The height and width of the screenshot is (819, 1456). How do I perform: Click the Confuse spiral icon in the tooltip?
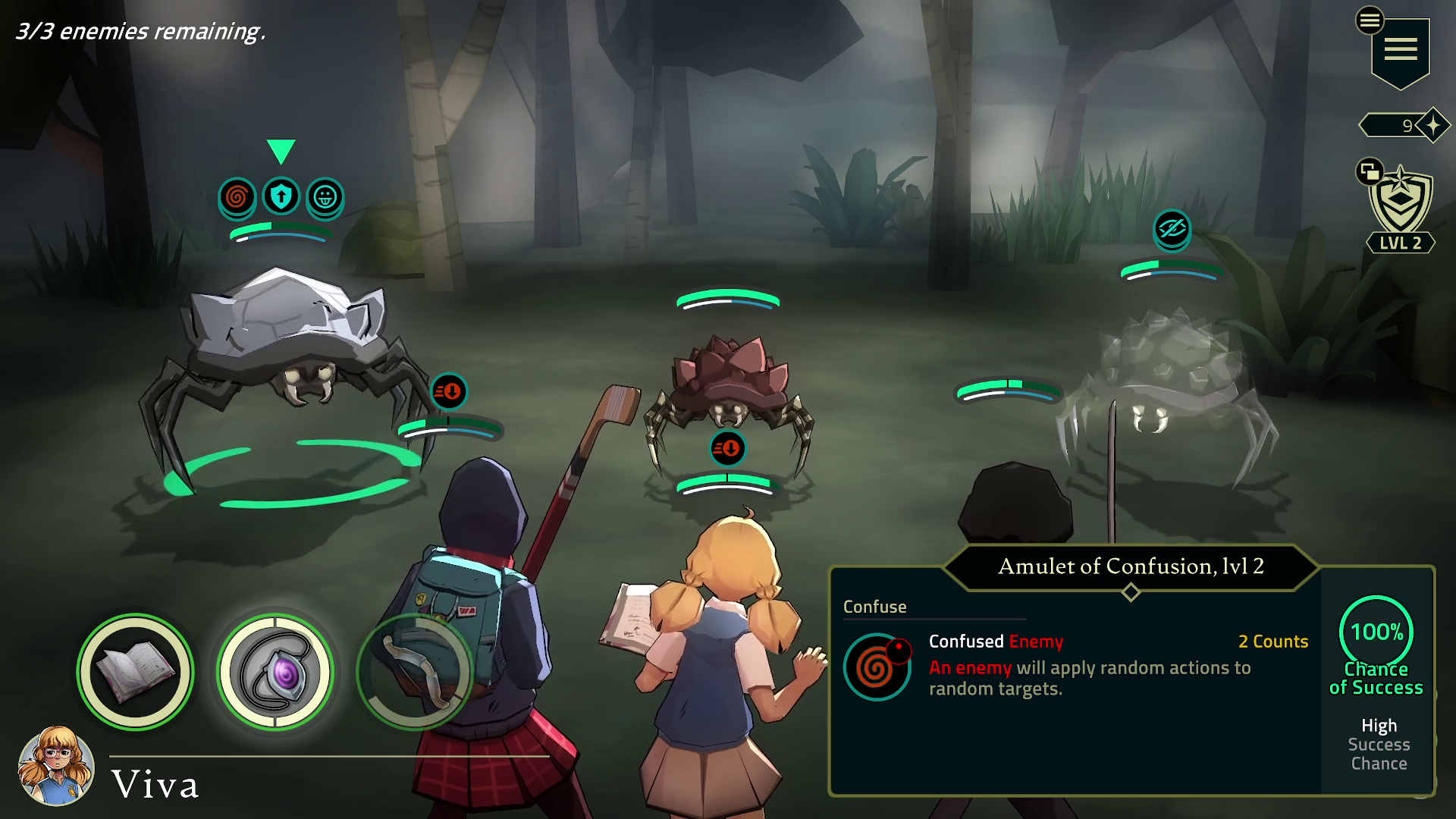(878, 667)
